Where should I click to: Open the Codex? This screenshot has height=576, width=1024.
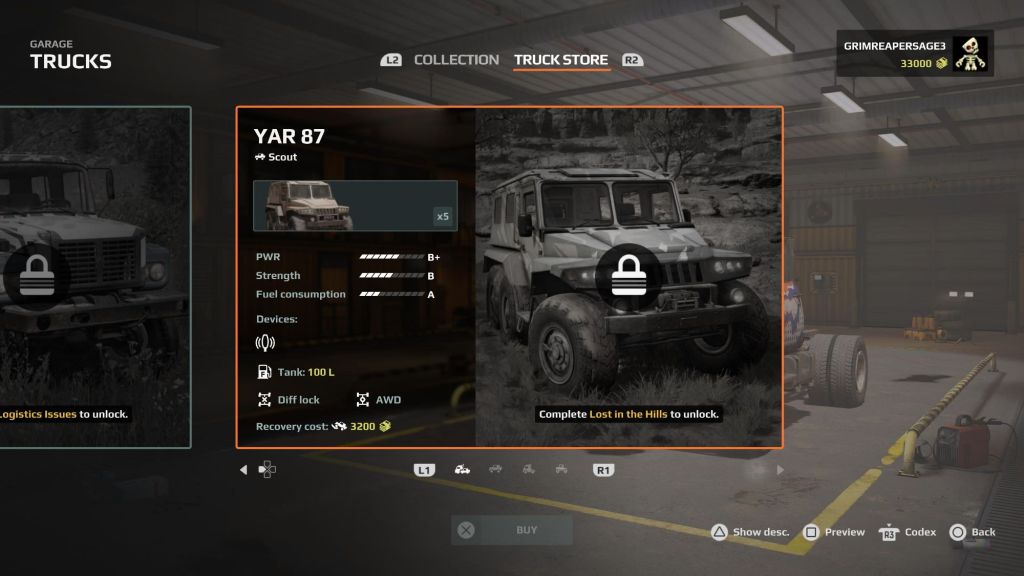[x=908, y=532]
